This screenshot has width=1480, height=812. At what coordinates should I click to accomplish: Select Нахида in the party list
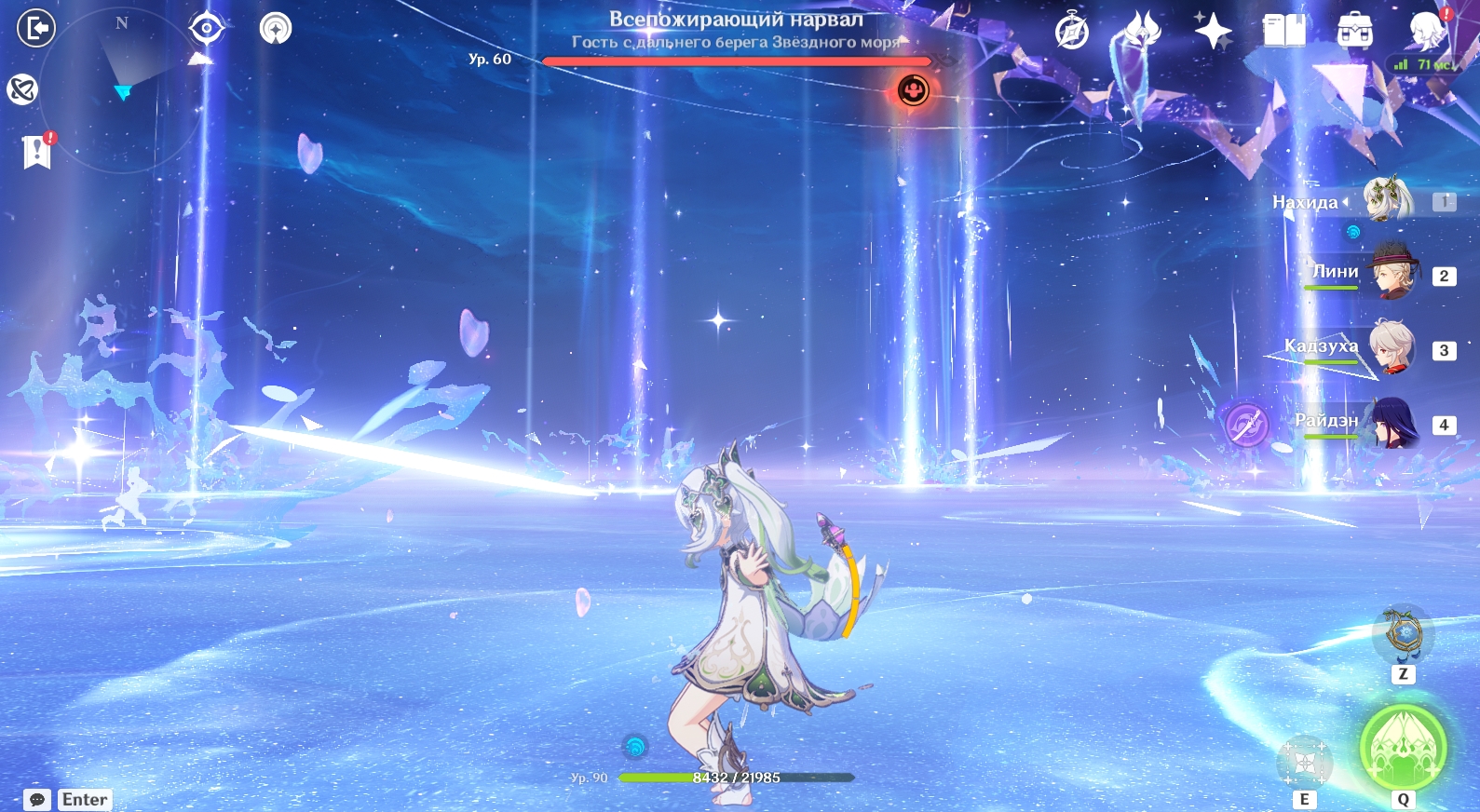click(1388, 199)
